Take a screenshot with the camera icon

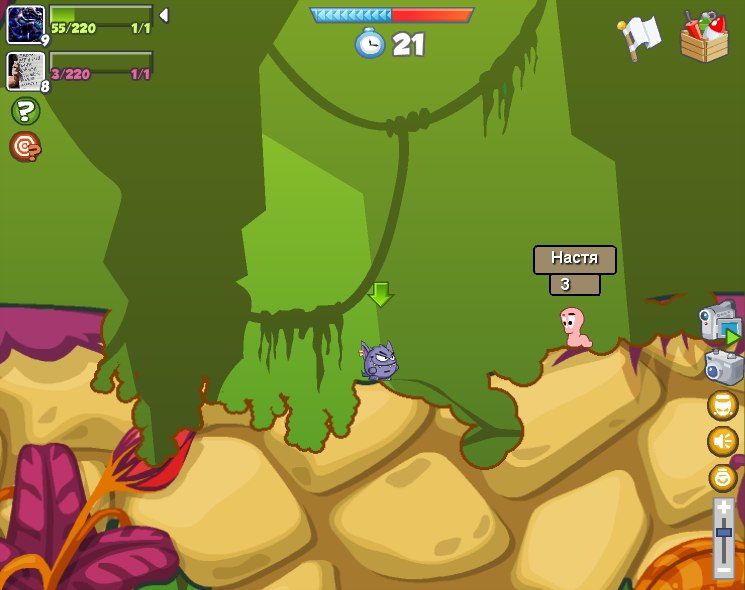pos(723,367)
